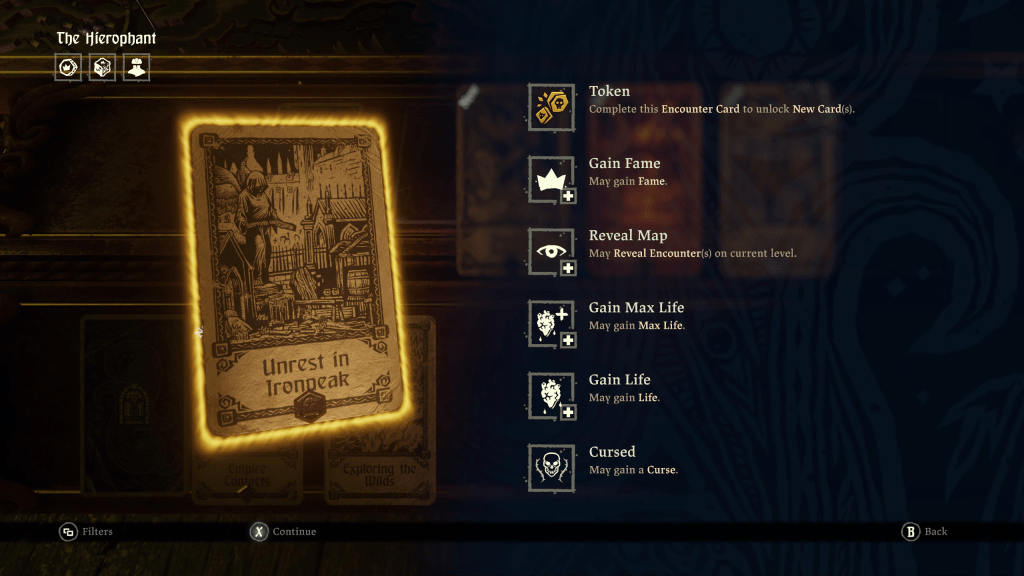Image resolution: width=1024 pixels, height=576 pixels.
Task: Select the Unrest in Ironpeak card
Action: pyautogui.click(x=298, y=280)
